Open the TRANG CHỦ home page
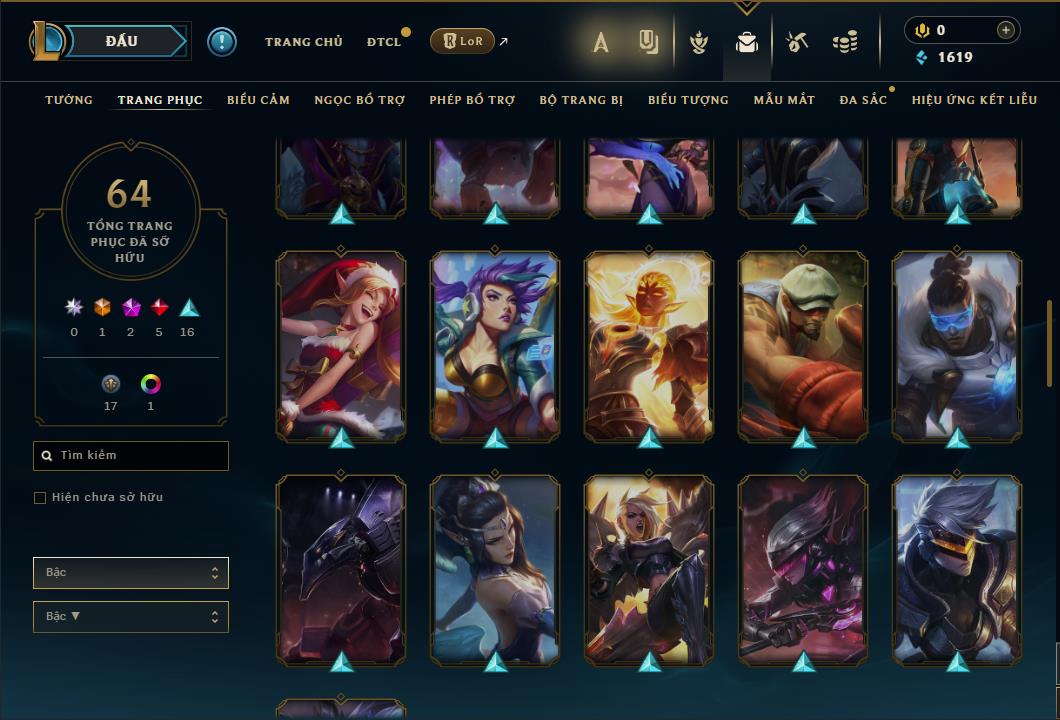Screen dimensions: 1060x720 (303, 42)
